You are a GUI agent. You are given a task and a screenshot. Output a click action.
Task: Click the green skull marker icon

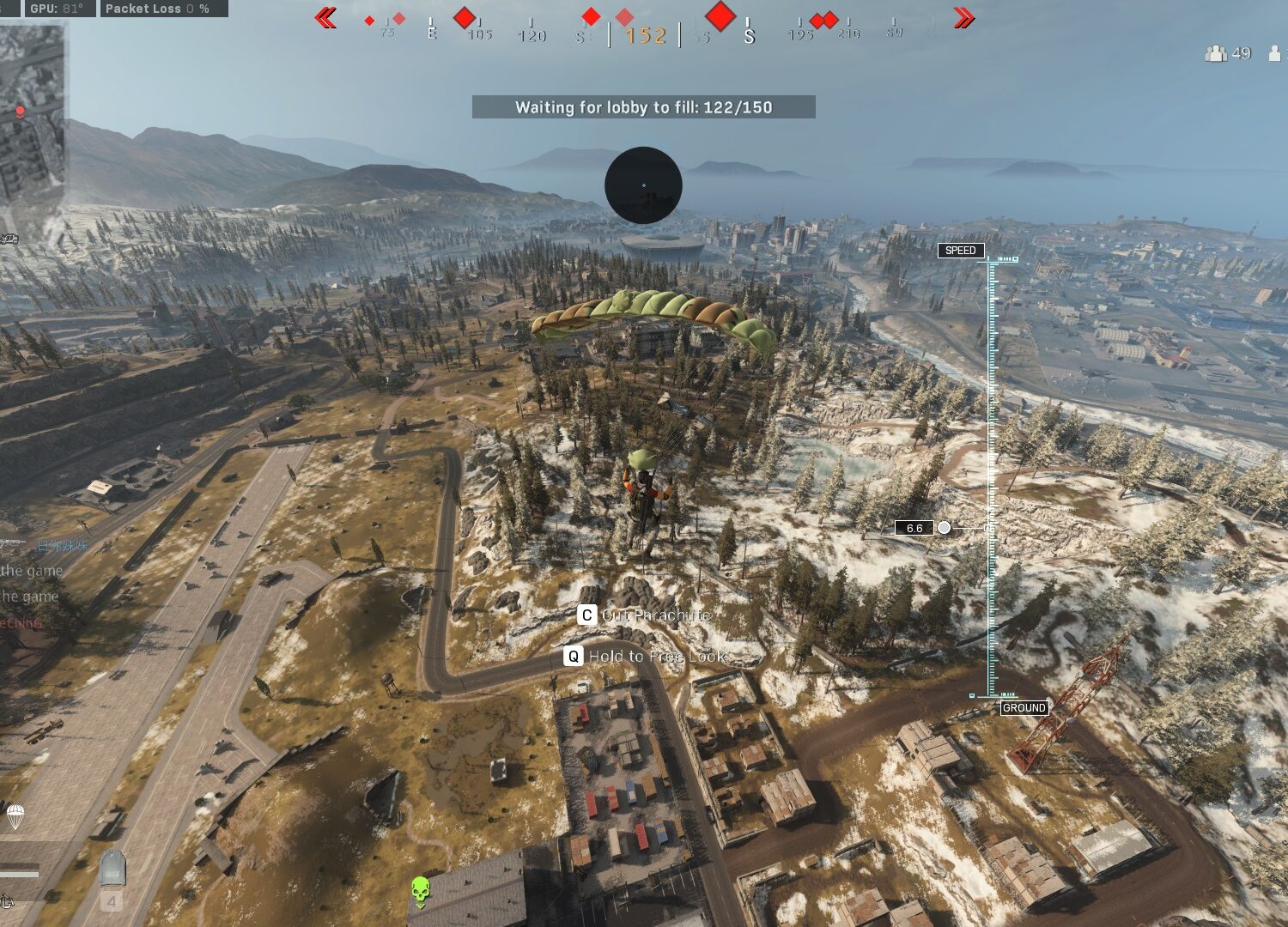(x=420, y=892)
